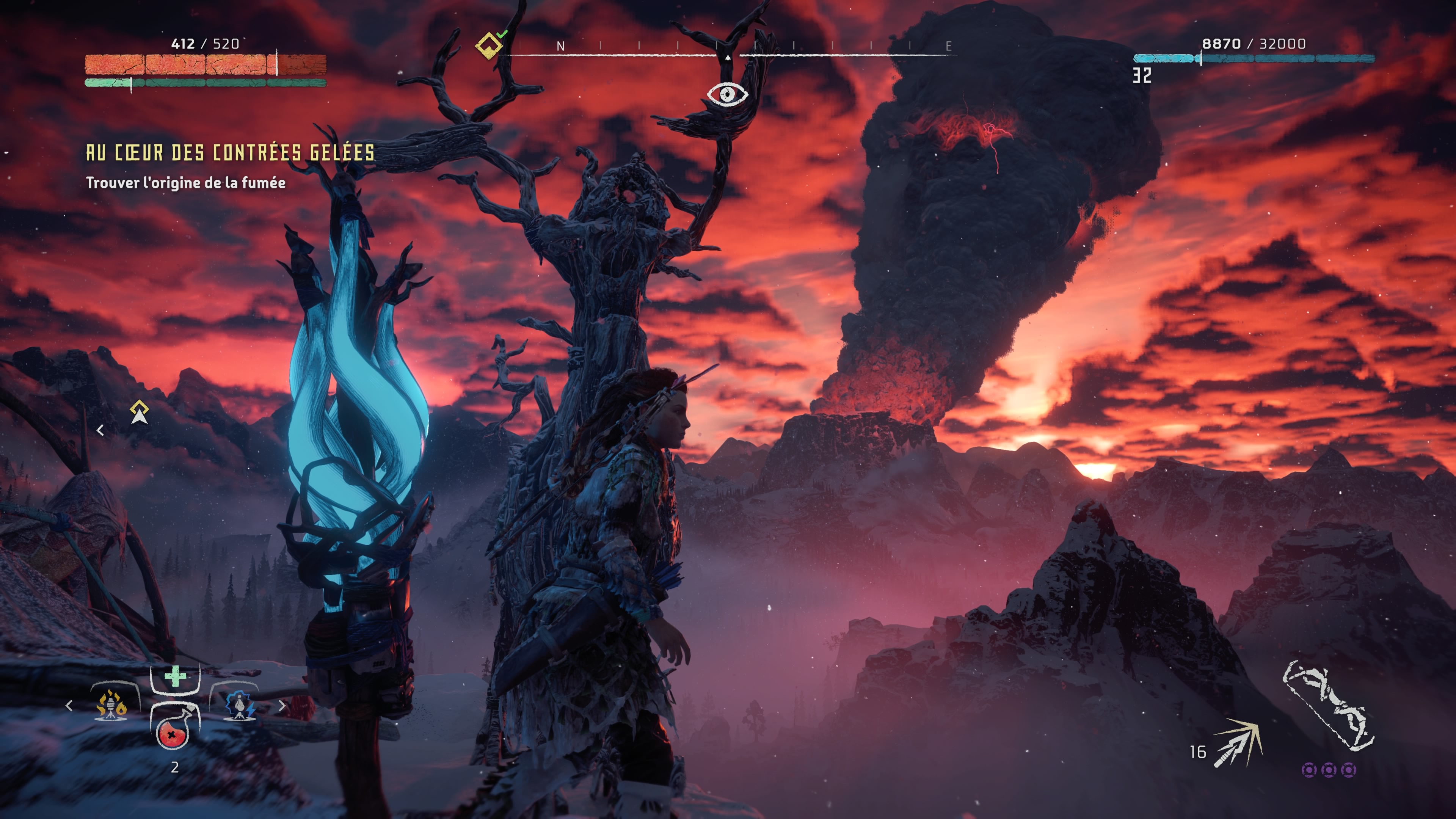Cycle tools with the right arrow
Screen dimensions: 1456x819
[282, 705]
